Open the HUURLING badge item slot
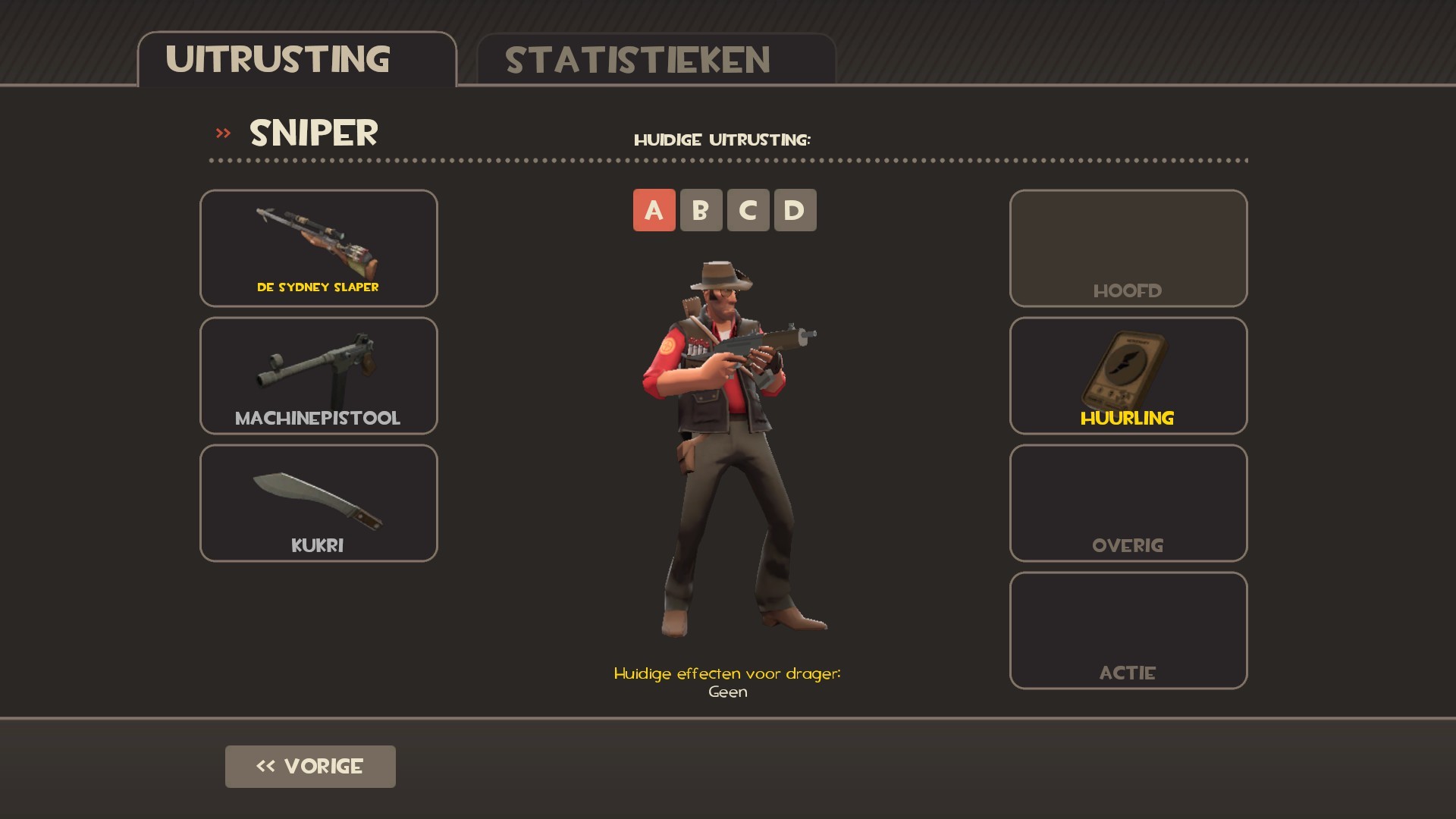The height and width of the screenshot is (819, 1456). click(1128, 375)
